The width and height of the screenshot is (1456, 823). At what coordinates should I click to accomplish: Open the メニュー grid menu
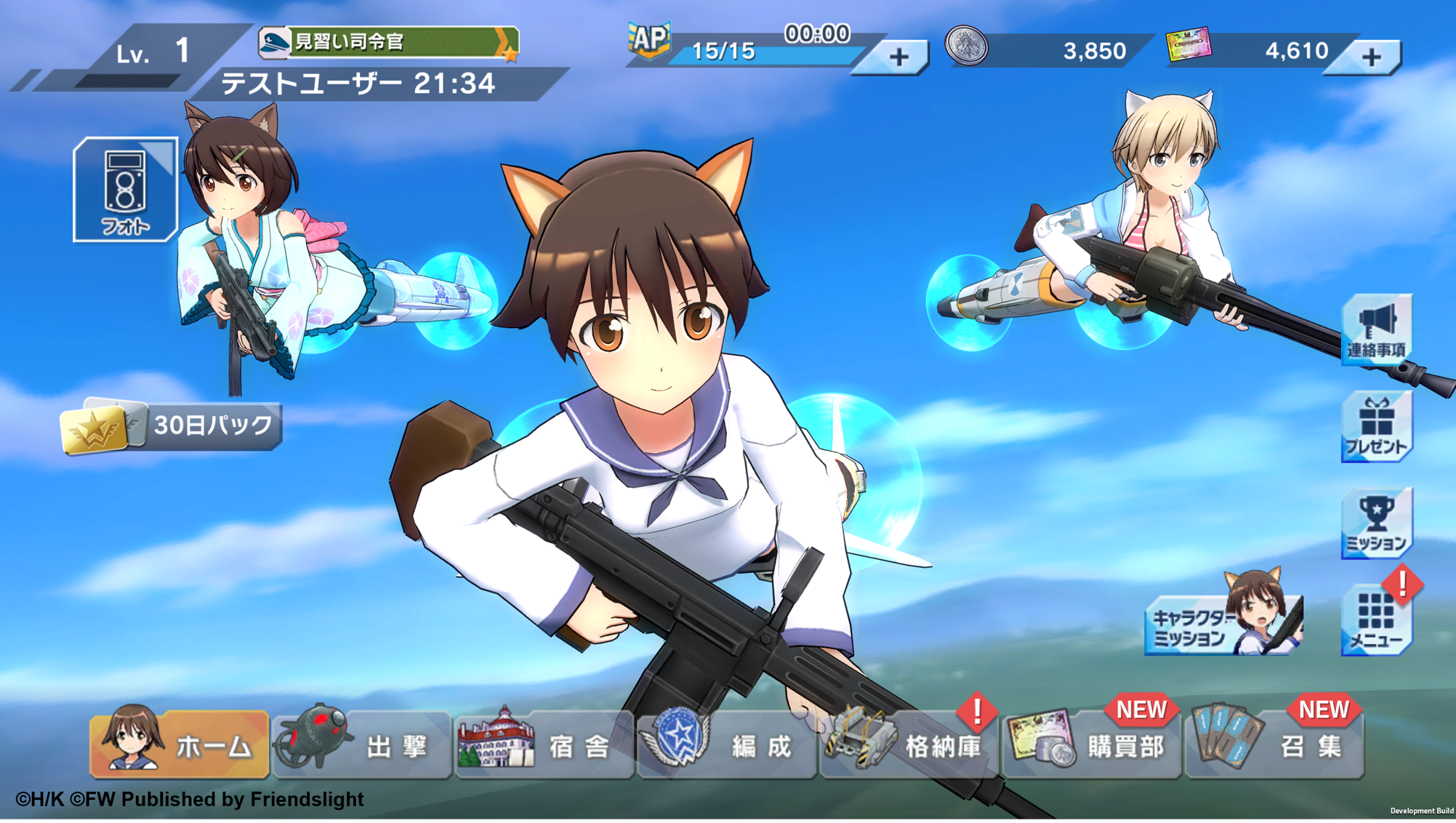(x=1376, y=620)
